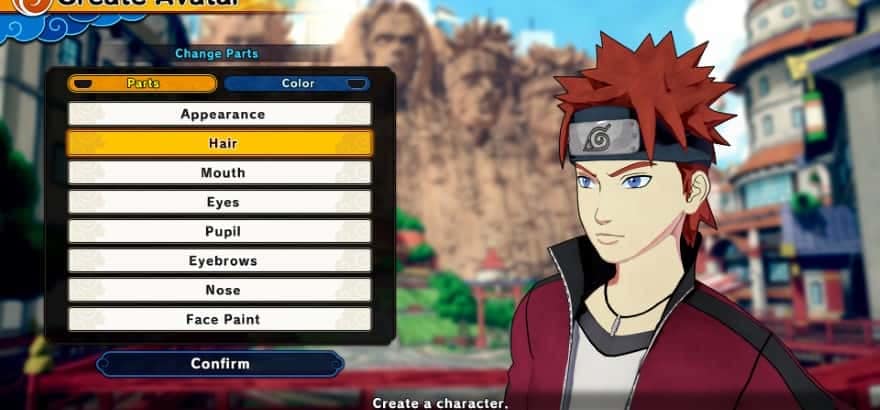The width and height of the screenshot is (880, 410).
Task: Select Eyes from the parts list
Action: coord(220,202)
